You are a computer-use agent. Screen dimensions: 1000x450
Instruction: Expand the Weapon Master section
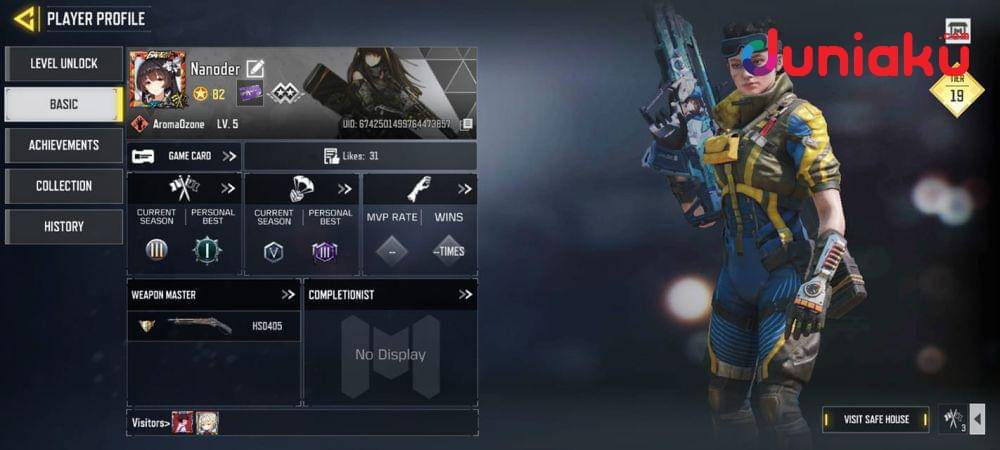tap(288, 294)
